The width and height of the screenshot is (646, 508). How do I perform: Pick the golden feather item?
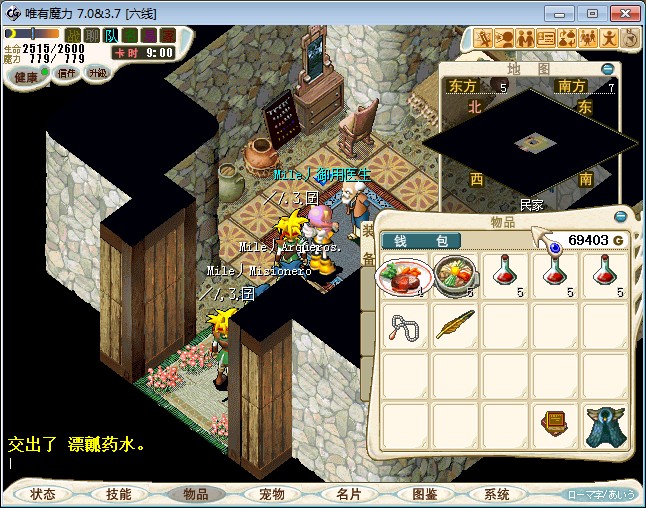(456, 326)
